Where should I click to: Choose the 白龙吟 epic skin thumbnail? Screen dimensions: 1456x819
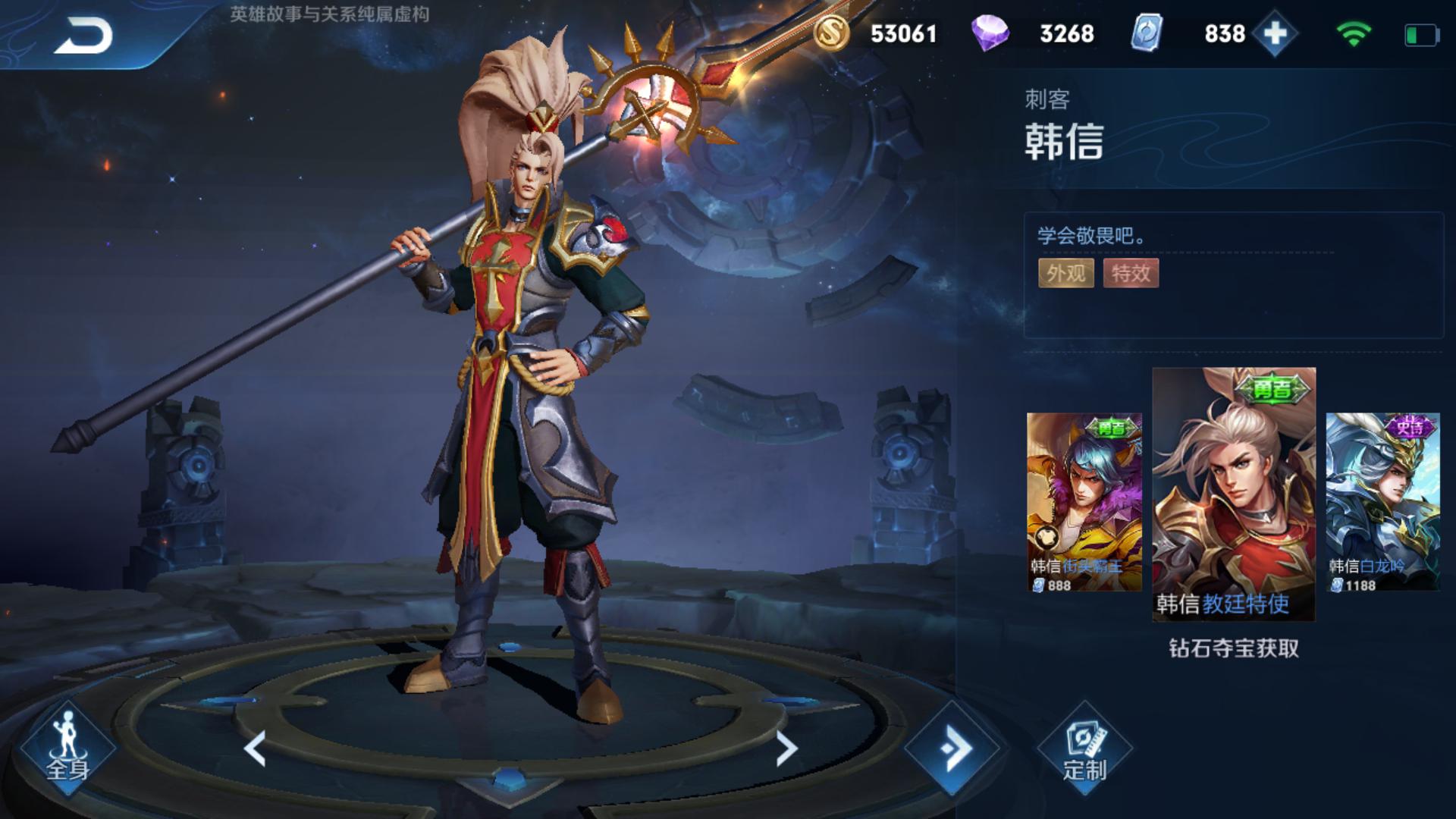point(1382,502)
